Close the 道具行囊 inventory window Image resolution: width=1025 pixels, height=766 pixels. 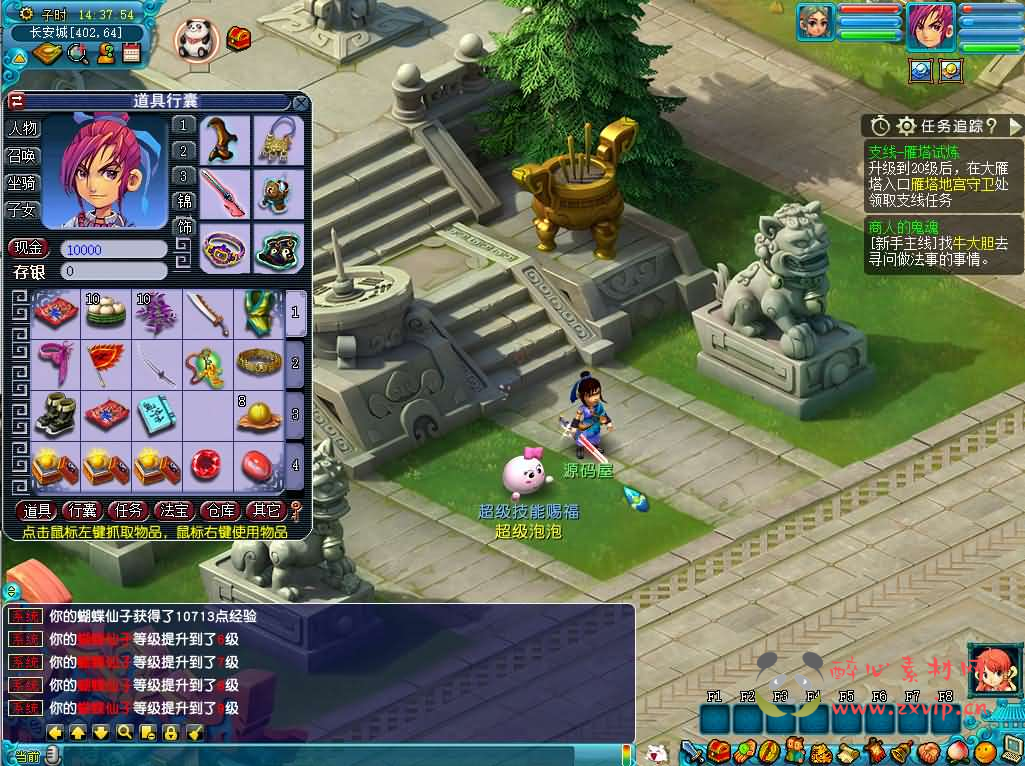[x=300, y=102]
